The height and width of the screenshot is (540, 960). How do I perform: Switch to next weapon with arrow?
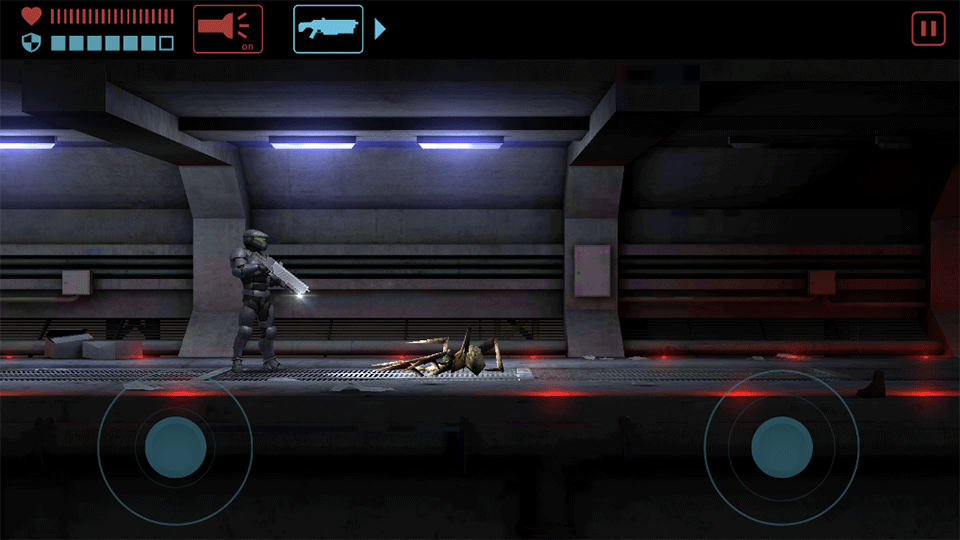pos(380,29)
